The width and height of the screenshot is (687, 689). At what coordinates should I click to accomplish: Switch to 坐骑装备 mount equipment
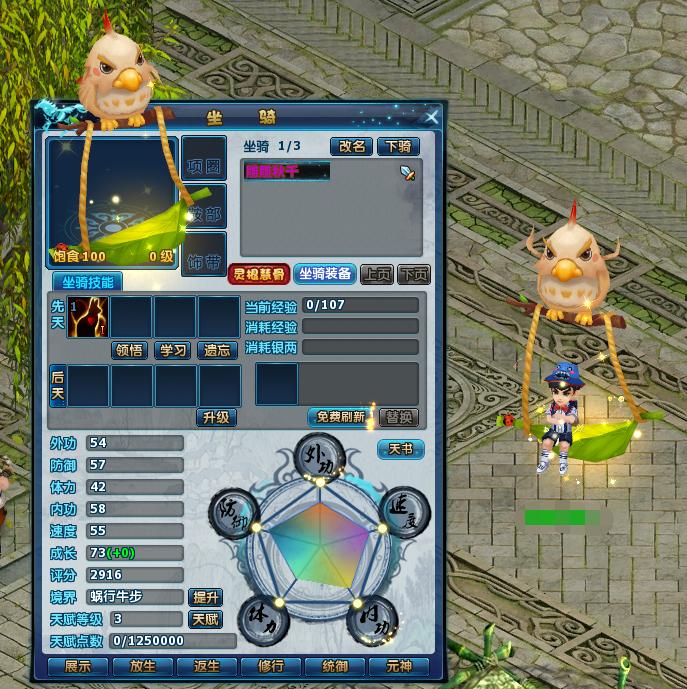point(324,274)
